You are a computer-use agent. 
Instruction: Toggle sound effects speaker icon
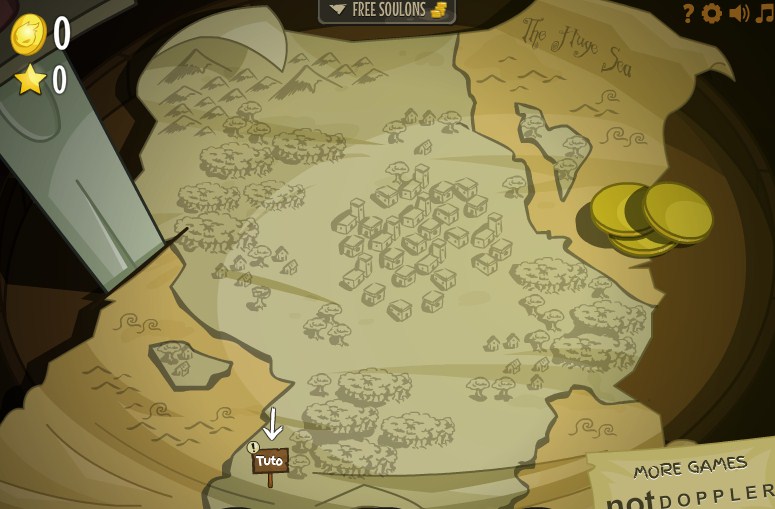pos(739,13)
